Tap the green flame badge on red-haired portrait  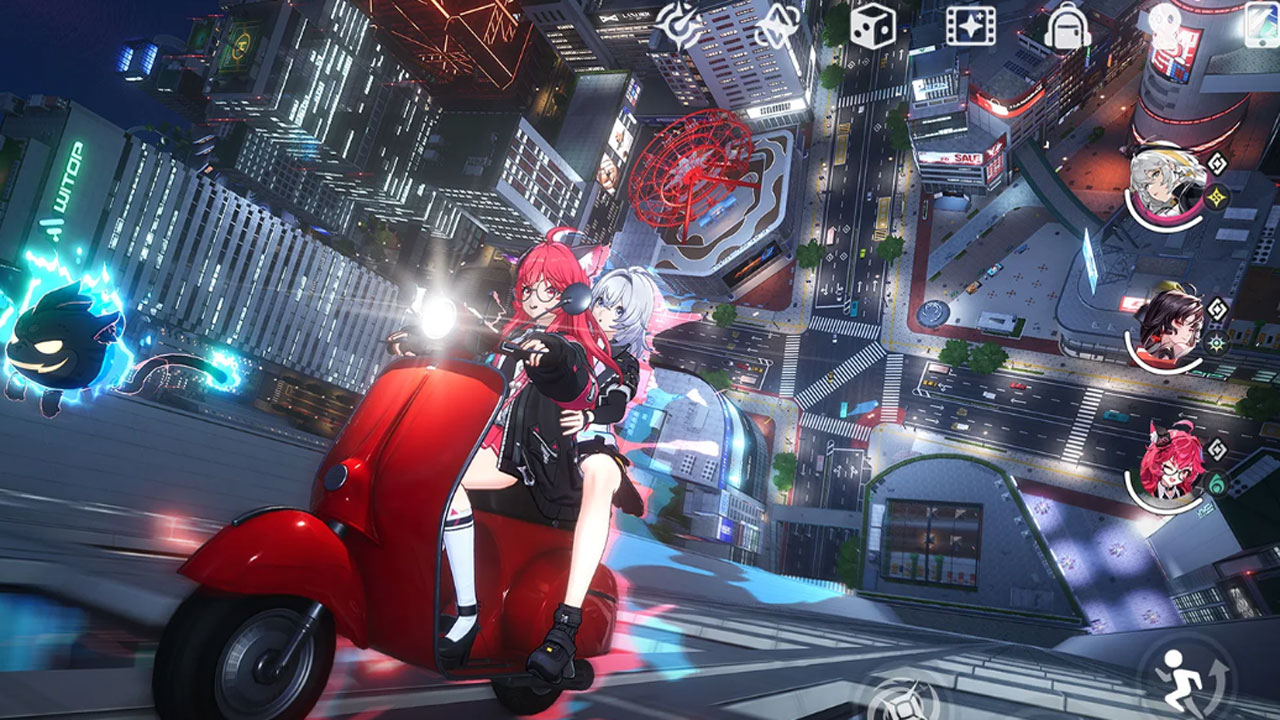[x=1216, y=482]
